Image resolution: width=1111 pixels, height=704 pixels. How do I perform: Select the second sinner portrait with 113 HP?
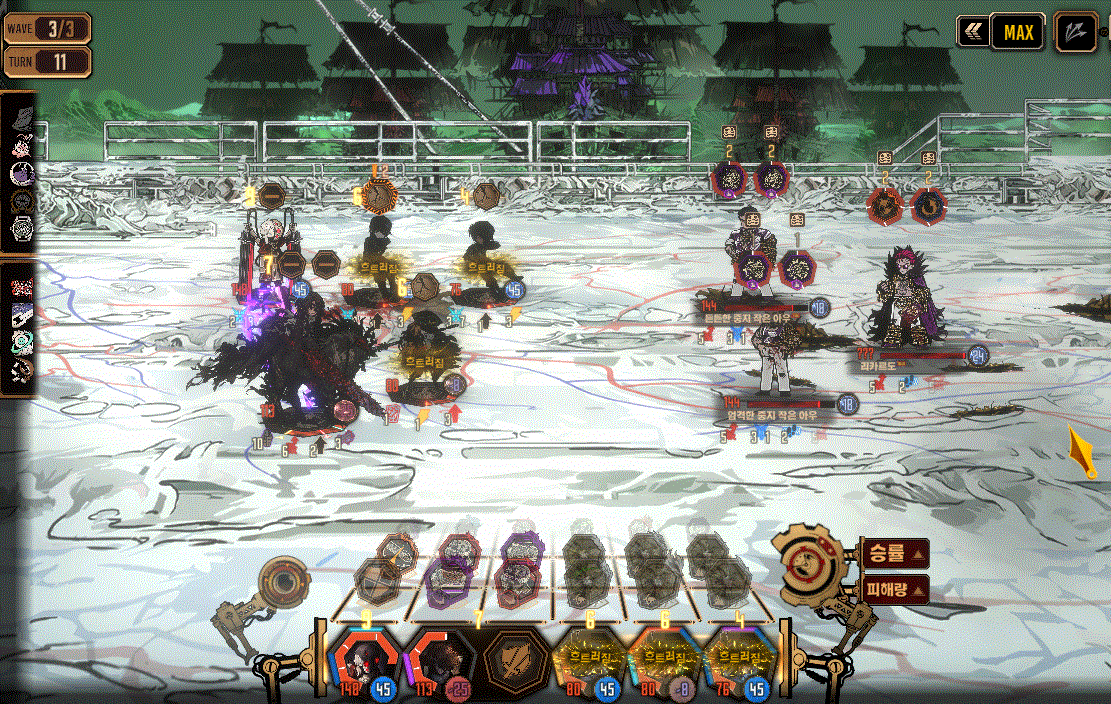(440, 659)
